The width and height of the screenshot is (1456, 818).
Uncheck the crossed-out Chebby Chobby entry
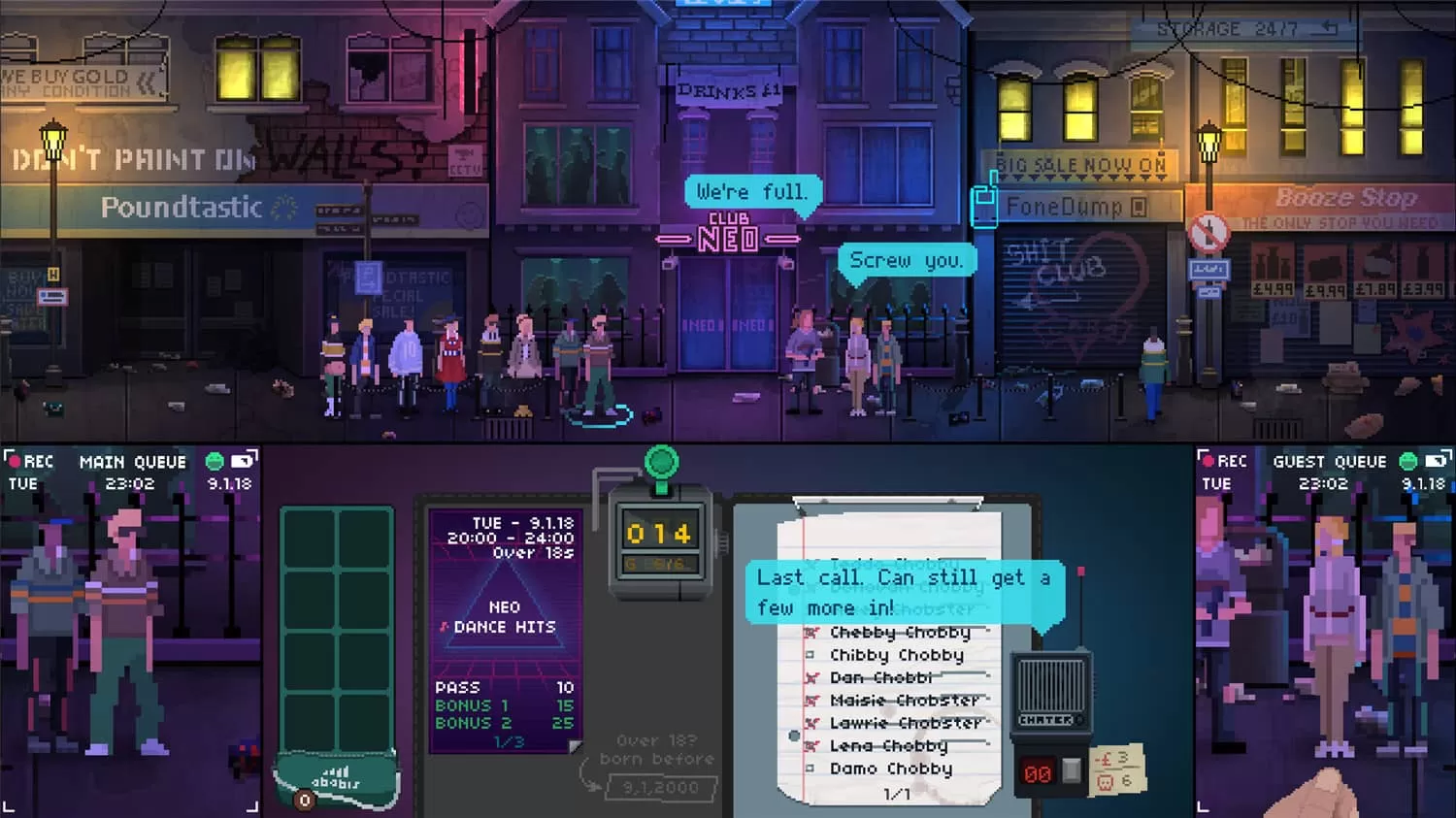[811, 633]
